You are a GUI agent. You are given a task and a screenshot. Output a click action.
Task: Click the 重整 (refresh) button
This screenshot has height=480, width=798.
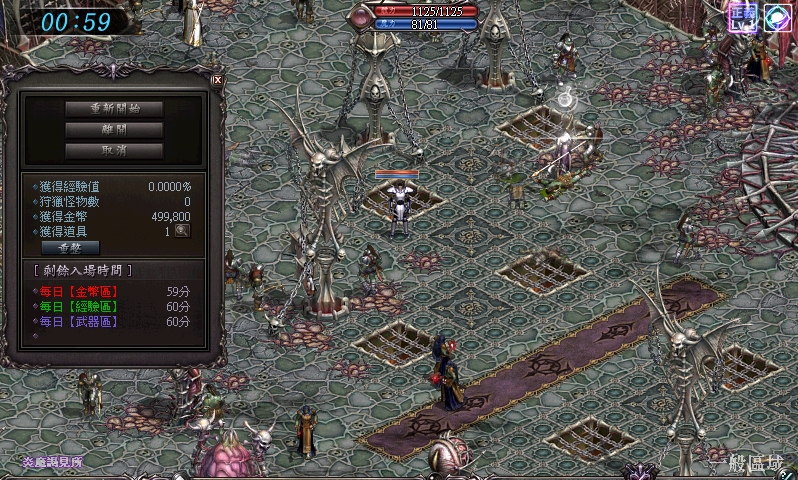click(70, 247)
